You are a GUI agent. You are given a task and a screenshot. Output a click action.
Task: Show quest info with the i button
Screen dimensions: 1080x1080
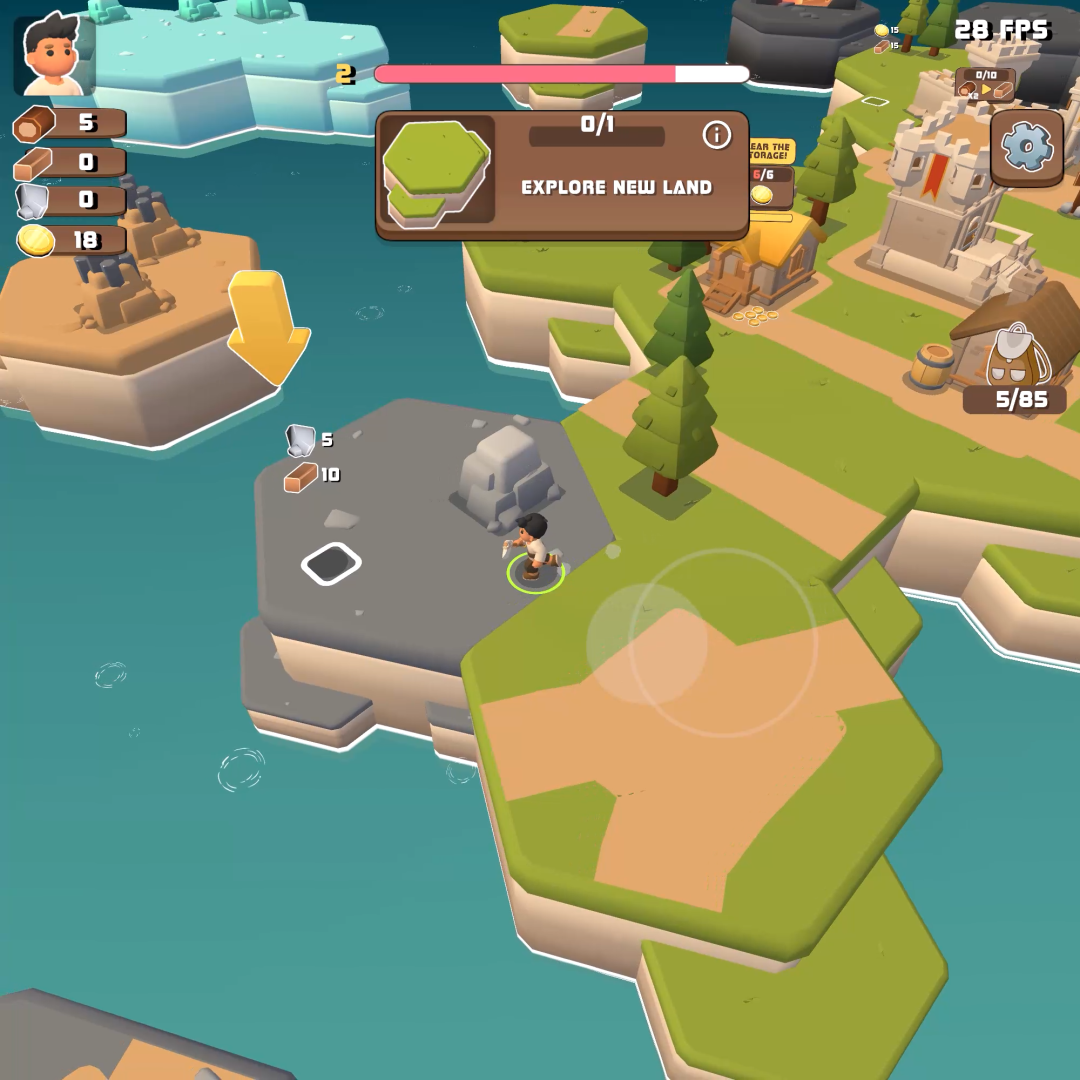pos(716,135)
